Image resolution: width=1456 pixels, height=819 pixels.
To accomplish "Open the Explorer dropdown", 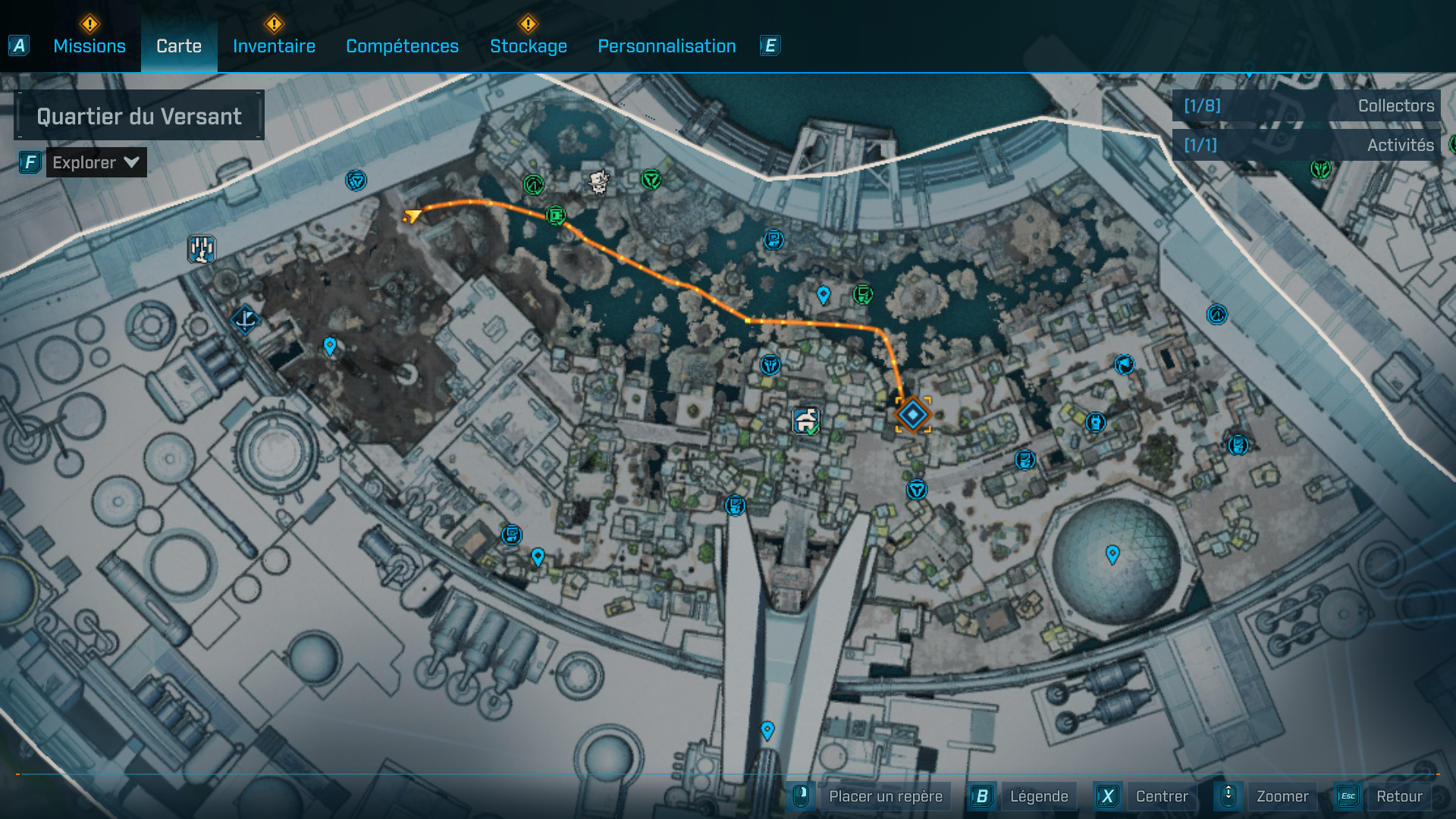I will (96, 162).
